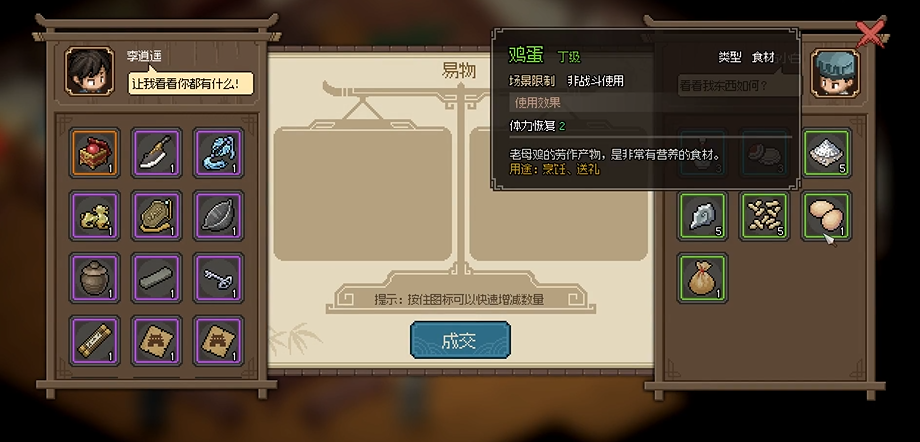The height and width of the screenshot is (442, 920).
Task: Pick the merchant's gray ore chunk
Action: click(x=703, y=215)
